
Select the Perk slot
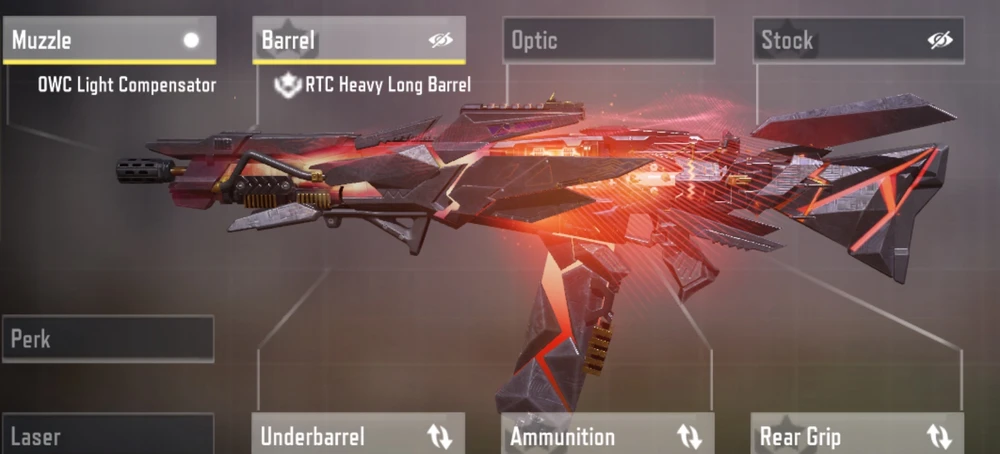click(x=108, y=339)
